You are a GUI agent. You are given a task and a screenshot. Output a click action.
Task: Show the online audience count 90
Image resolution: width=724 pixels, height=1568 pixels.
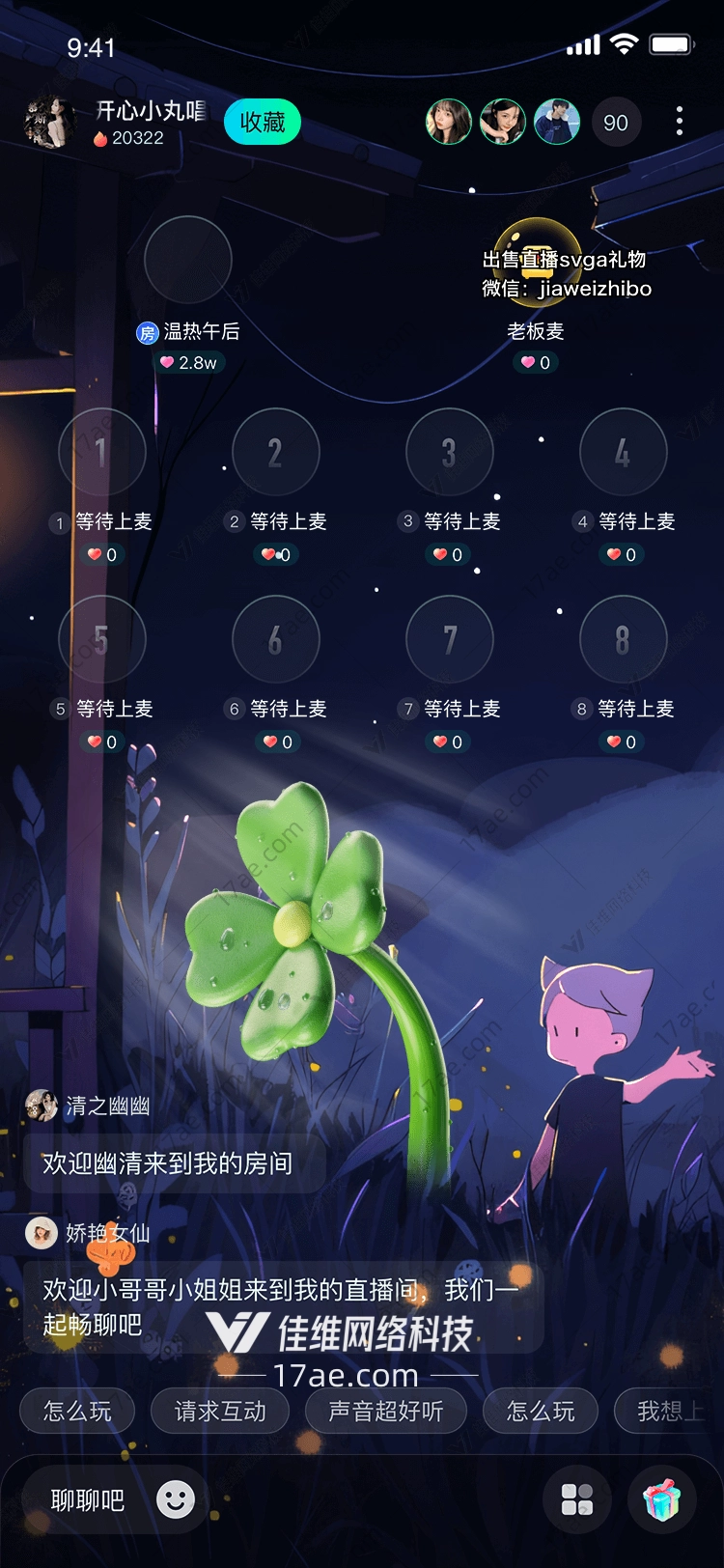(x=615, y=123)
